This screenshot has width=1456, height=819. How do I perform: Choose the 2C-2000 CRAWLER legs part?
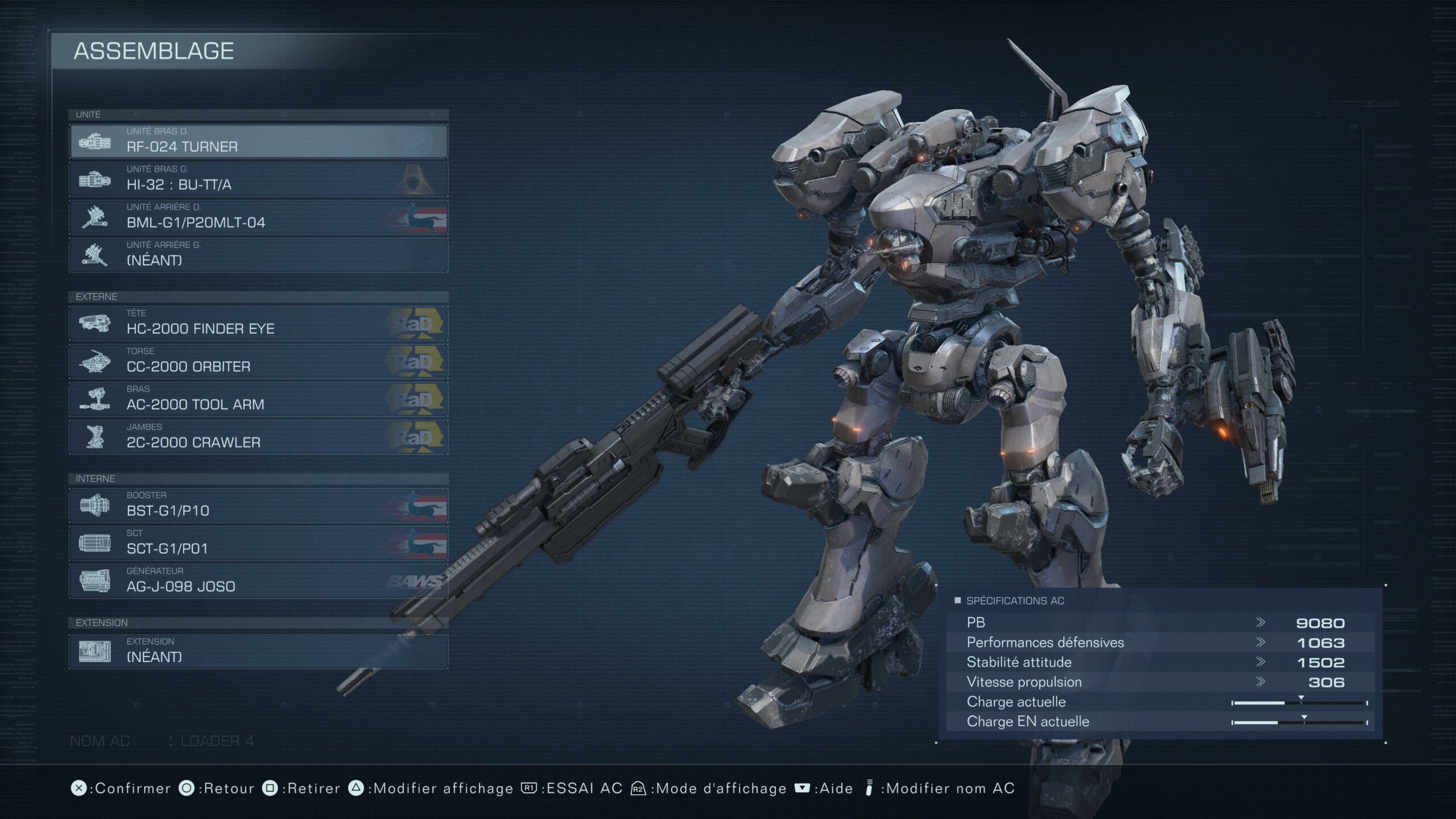click(x=259, y=437)
